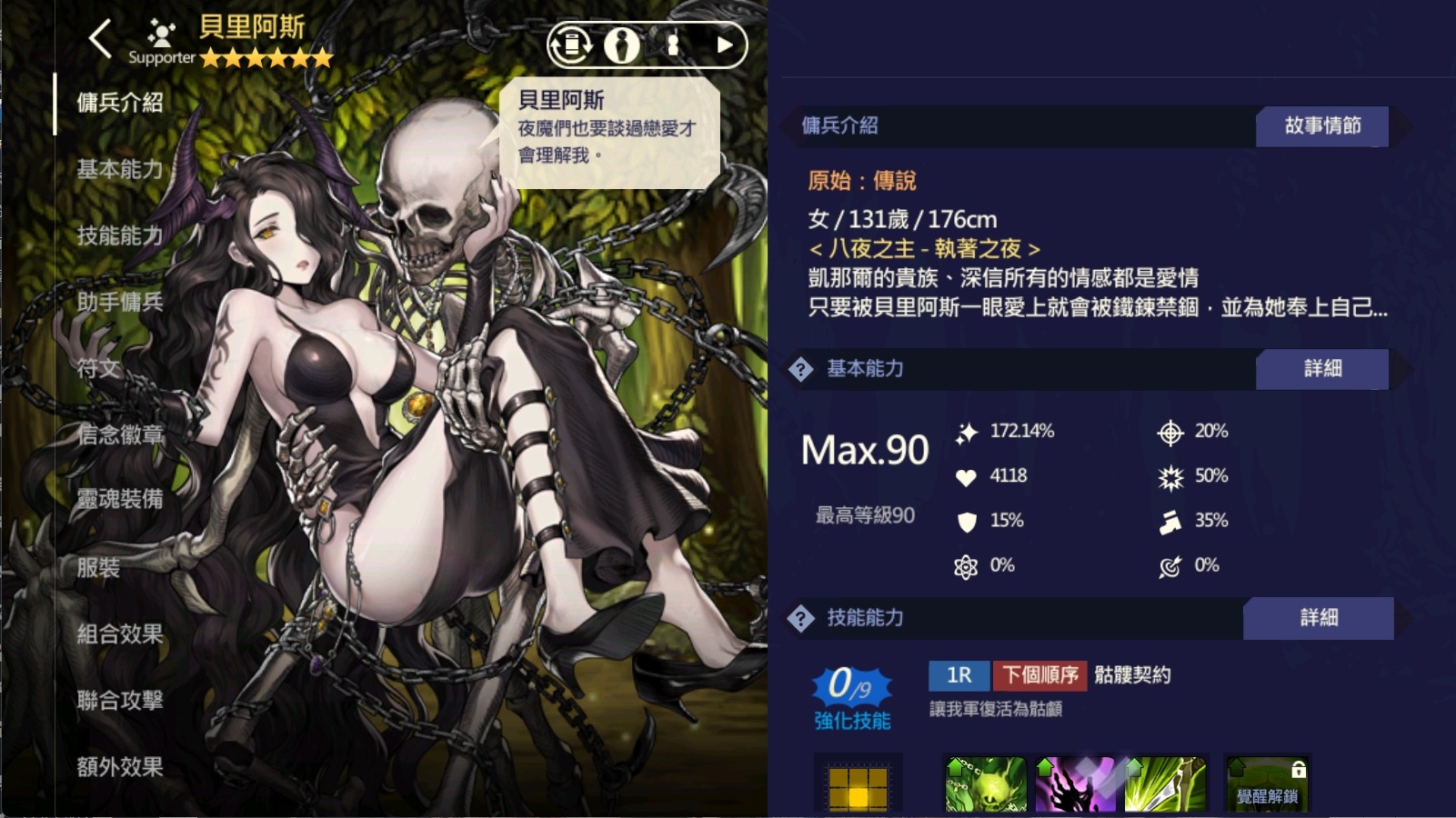Open the 詳細 expander for 基本能力
Screen dimensions: 1456x818
point(1323,369)
